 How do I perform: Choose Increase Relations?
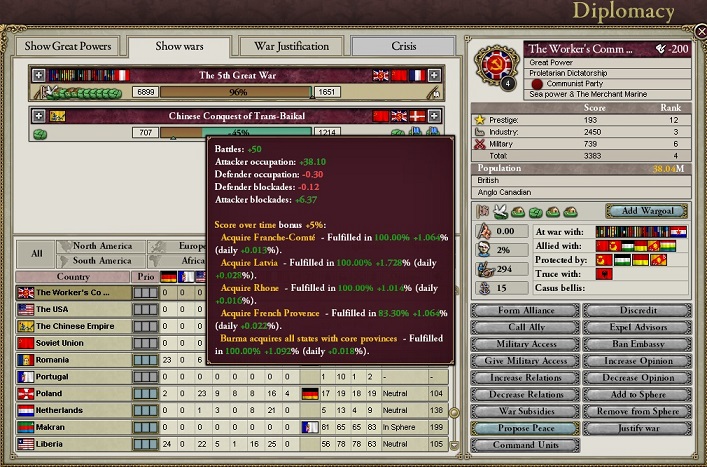coord(524,378)
